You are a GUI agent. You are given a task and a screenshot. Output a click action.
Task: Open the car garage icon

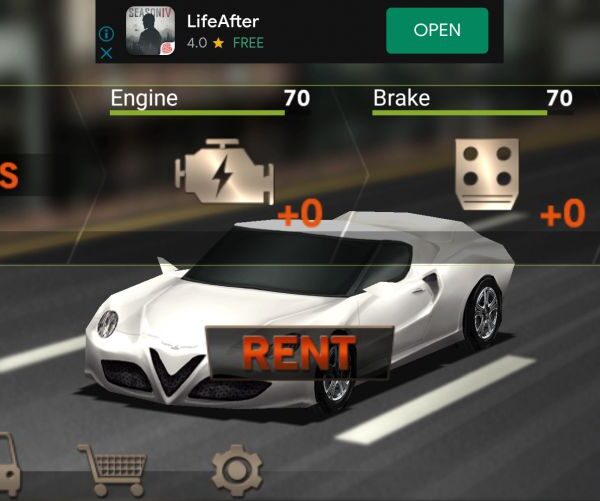[x=6, y=462]
